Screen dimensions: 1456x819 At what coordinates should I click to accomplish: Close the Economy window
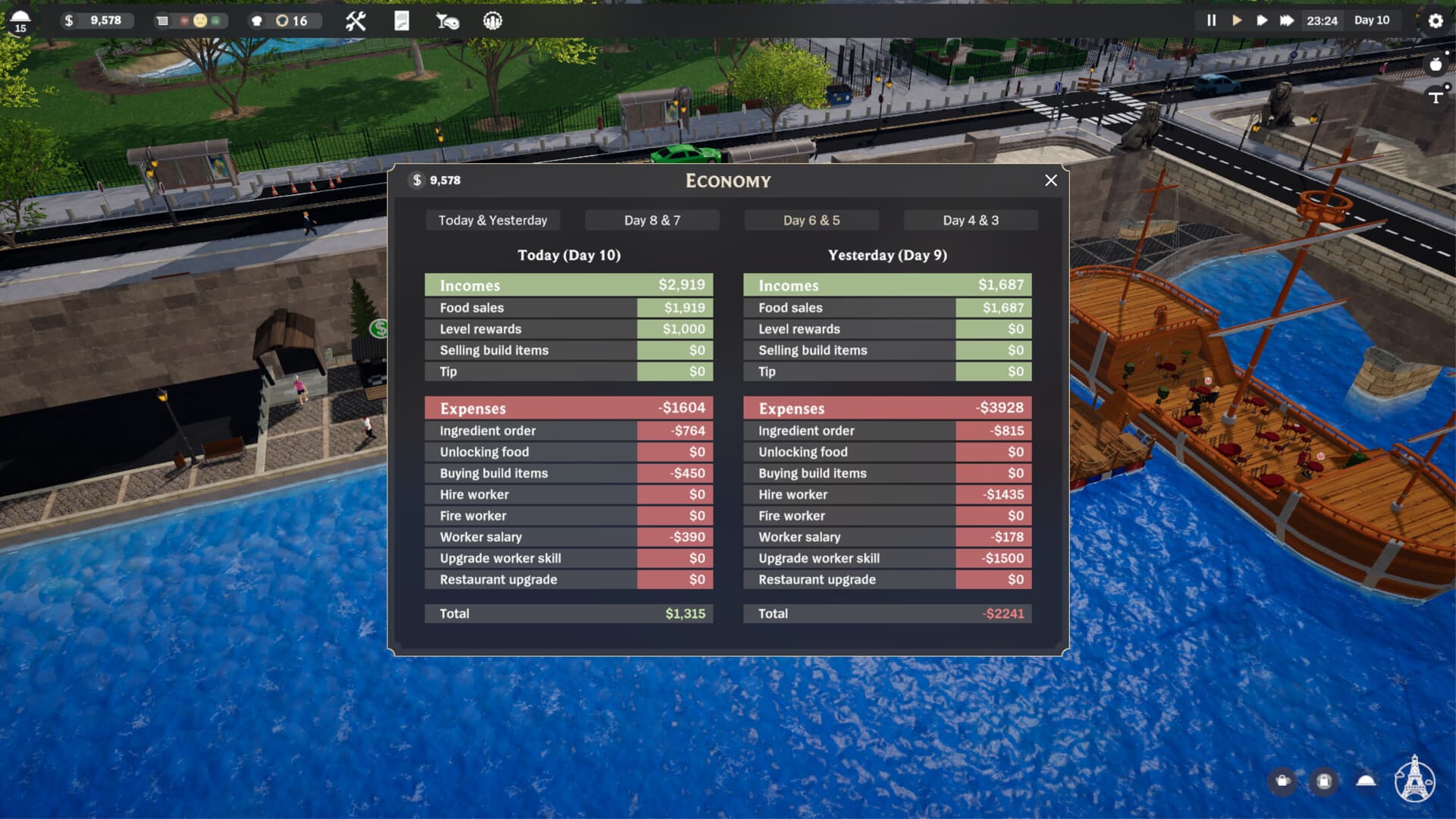coord(1051,180)
